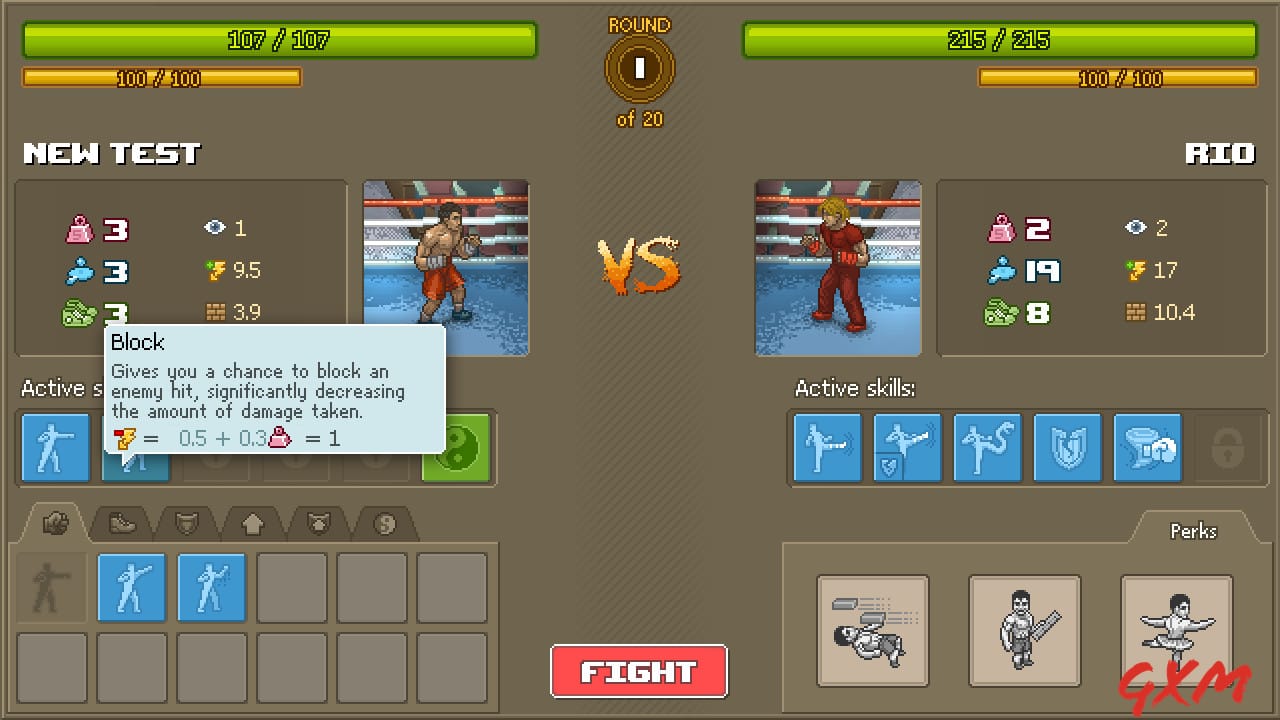Click the ballerina spin perk thumbnail
This screenshot has width=1280, height=720.
click(x=1176, y=631)
